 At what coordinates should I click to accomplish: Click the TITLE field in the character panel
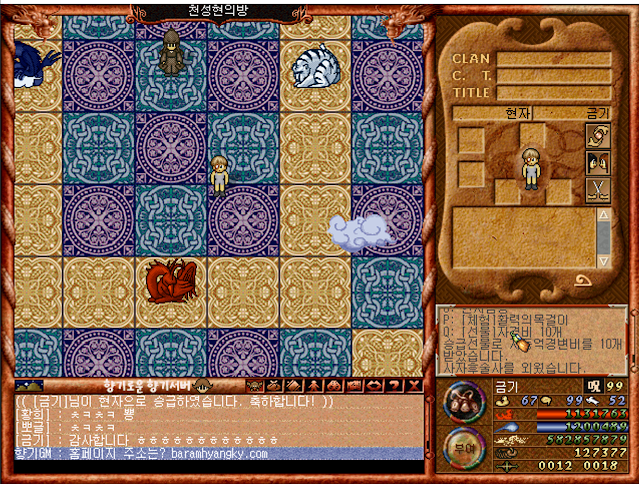[553, 93]
